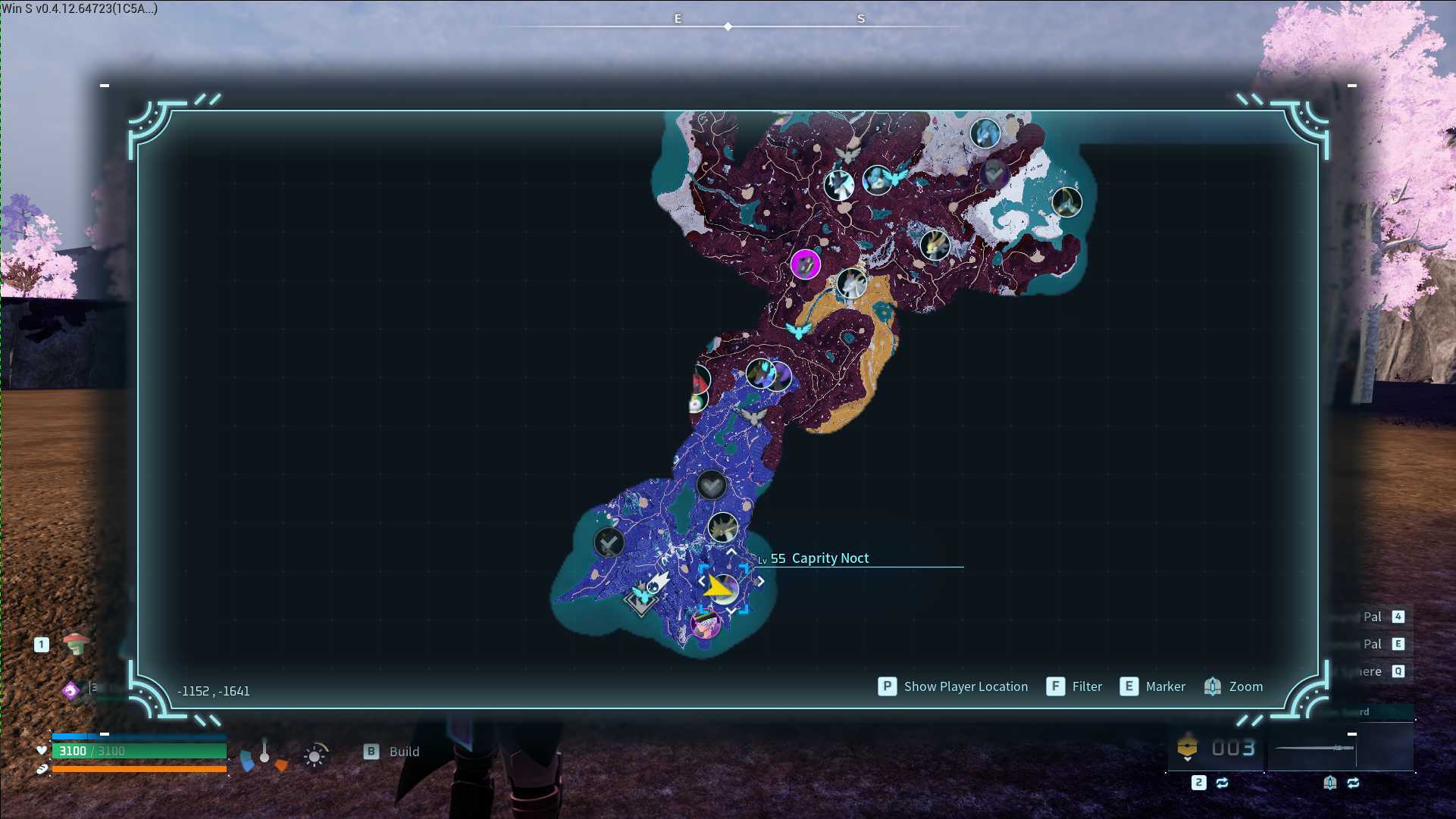Select the yellow-horned boss marker in the maroon region
The height and width of the screenshot is (819, 1456).
(935, 245)
